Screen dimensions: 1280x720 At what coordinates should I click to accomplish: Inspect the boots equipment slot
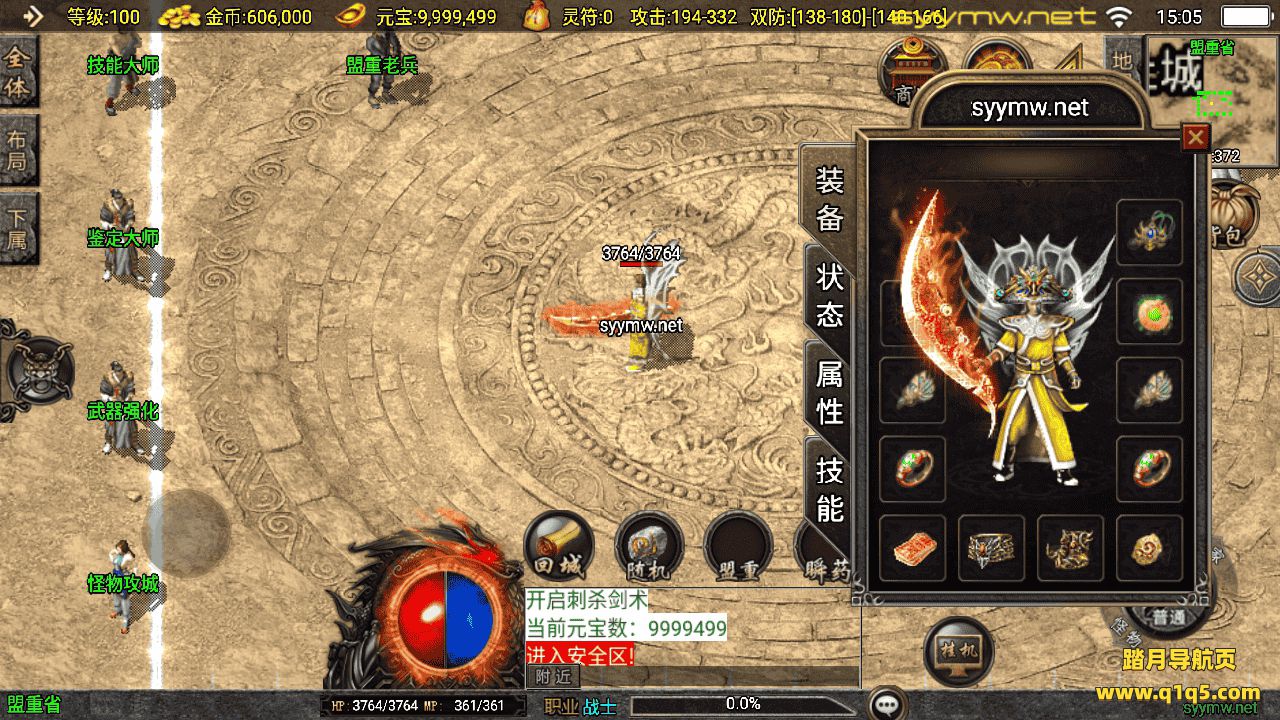point(1070,548)
